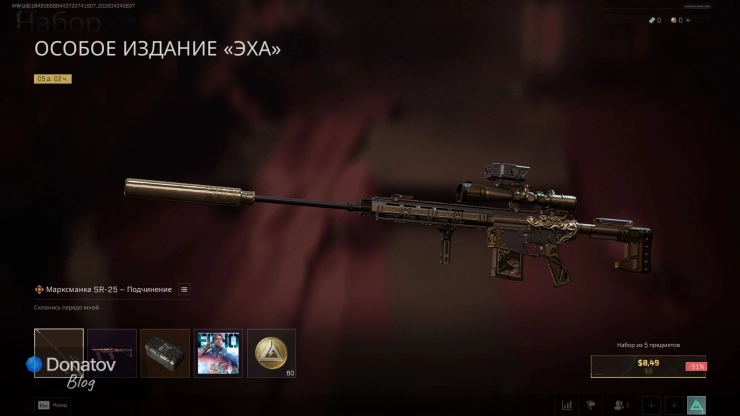Open the friends party icon
The image size is (740, 416).
[x=621, y=405]
